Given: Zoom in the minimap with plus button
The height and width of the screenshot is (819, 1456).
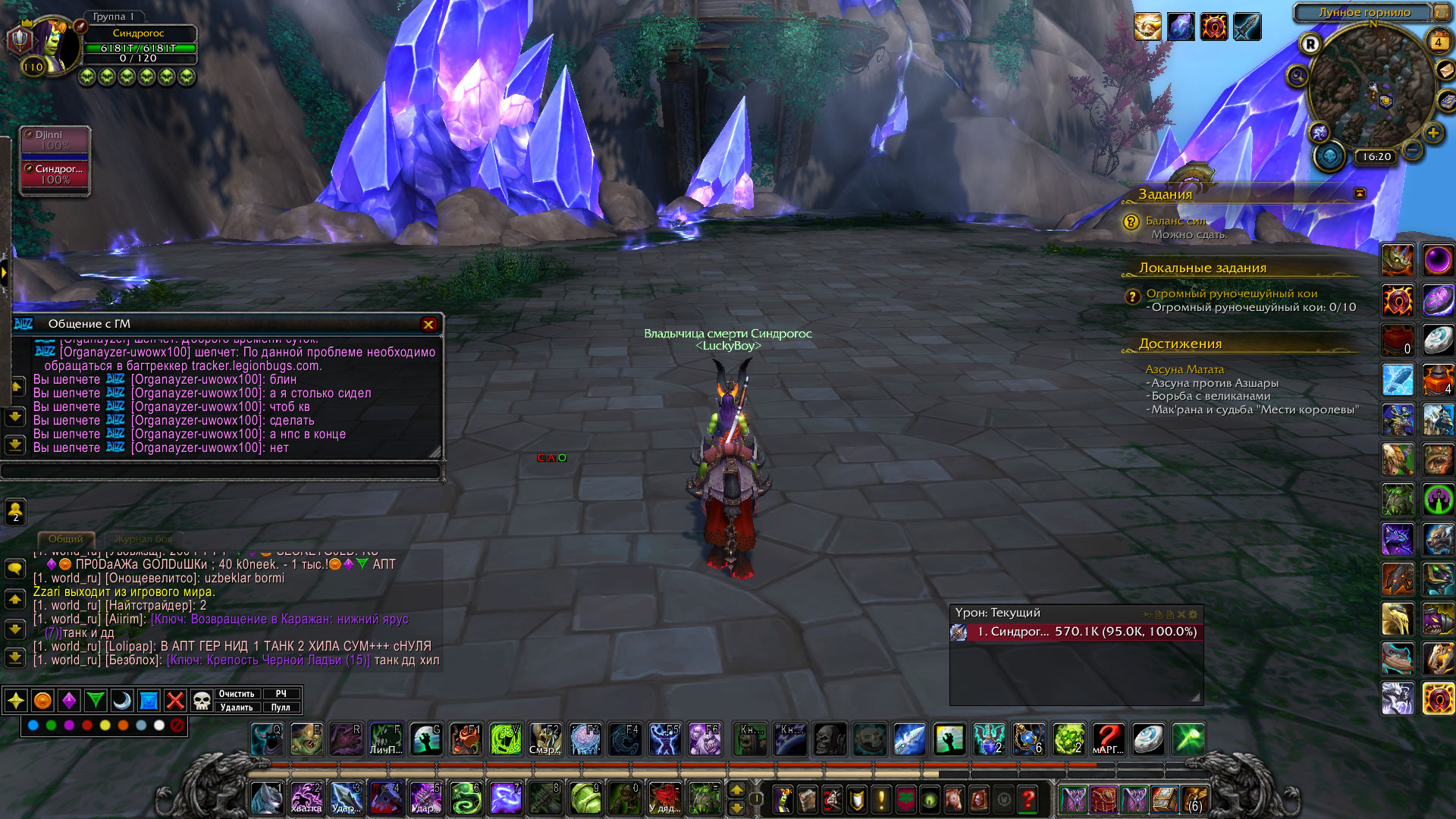Looking at the screenshot, I should click(x=1432, y=133).
